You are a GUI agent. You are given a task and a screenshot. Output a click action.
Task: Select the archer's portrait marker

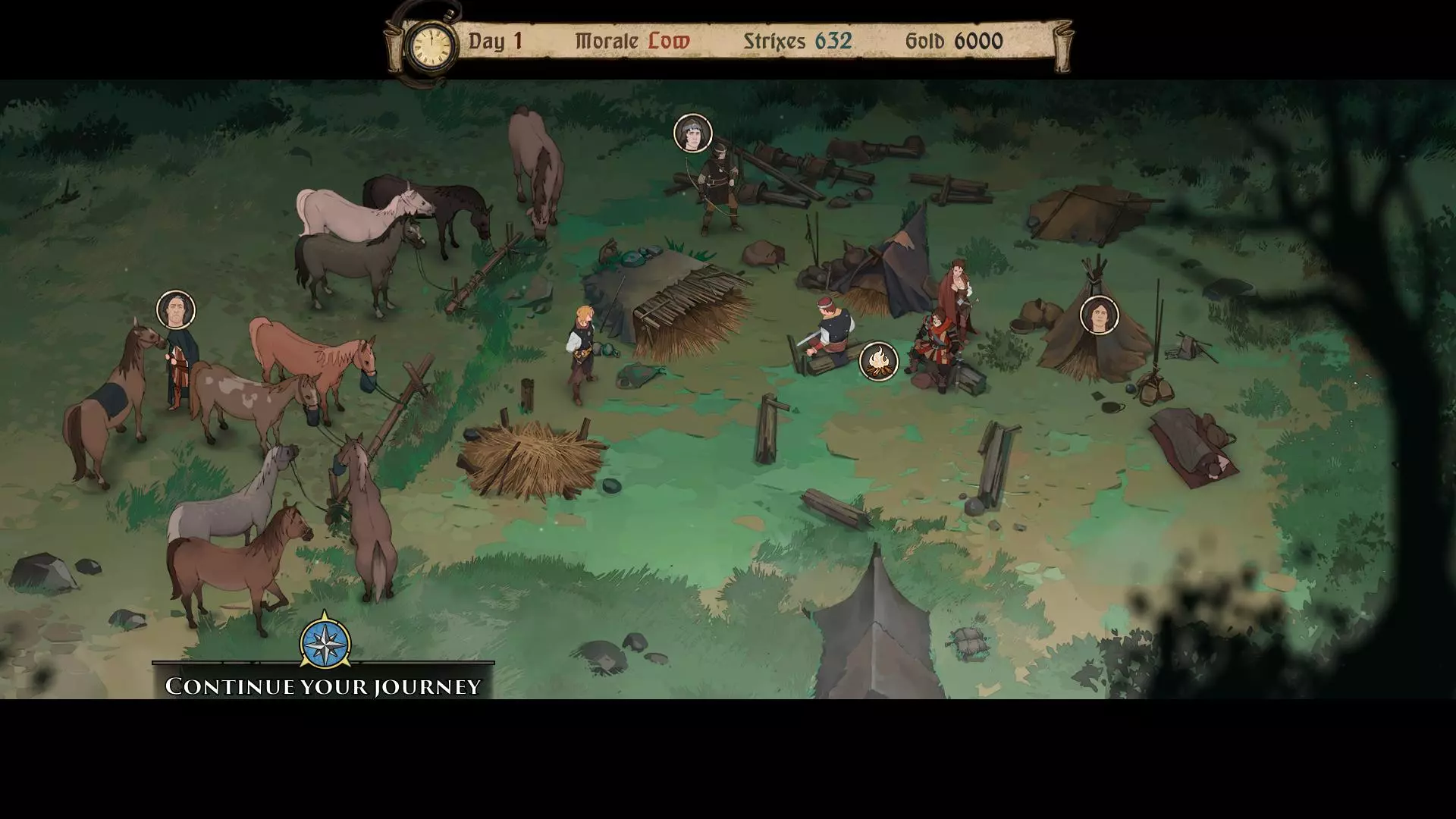[x=692, y=133]
